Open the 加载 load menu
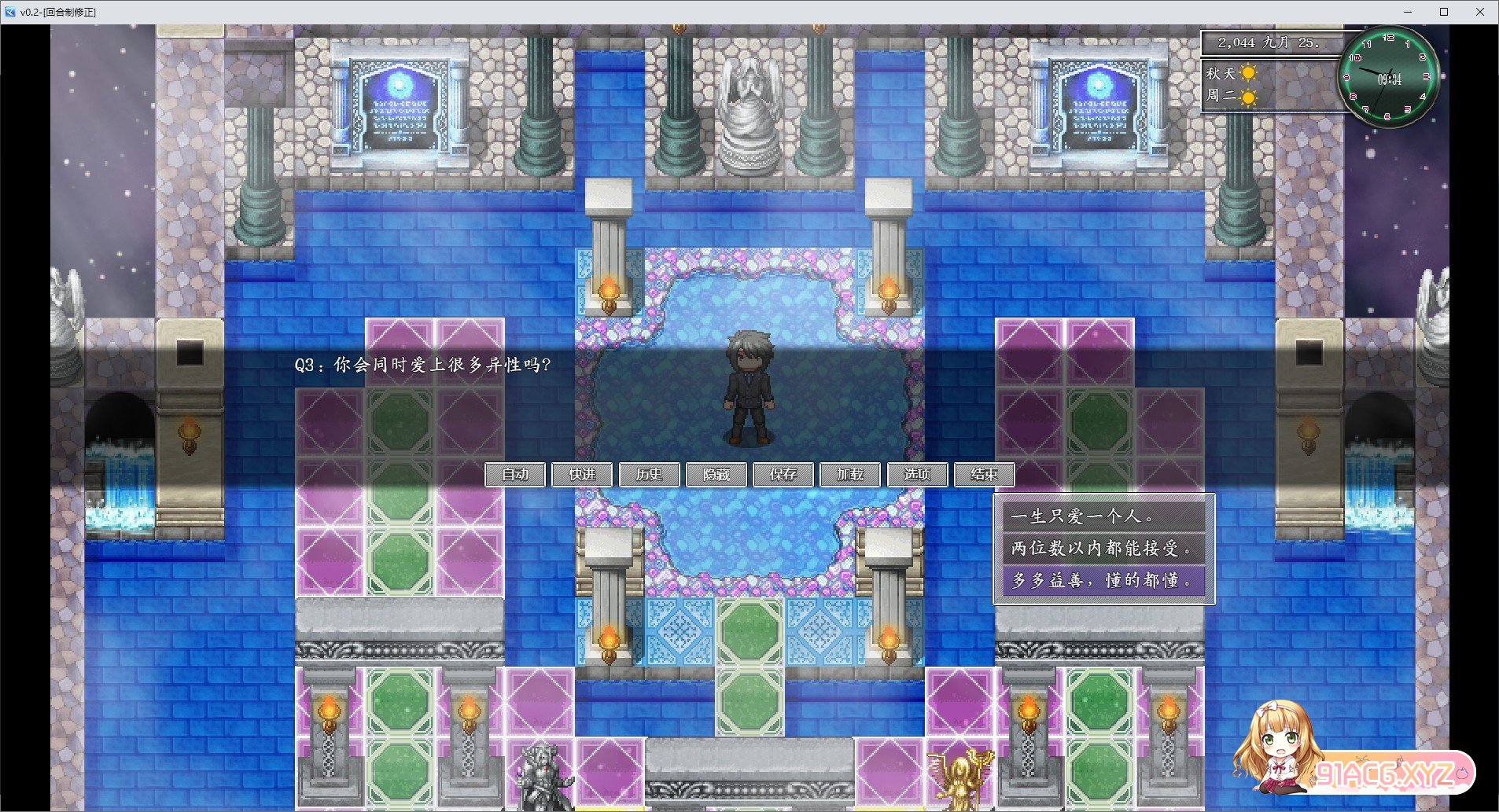The height and width of the screenshot is (812, 1499). tap(850, 475)
